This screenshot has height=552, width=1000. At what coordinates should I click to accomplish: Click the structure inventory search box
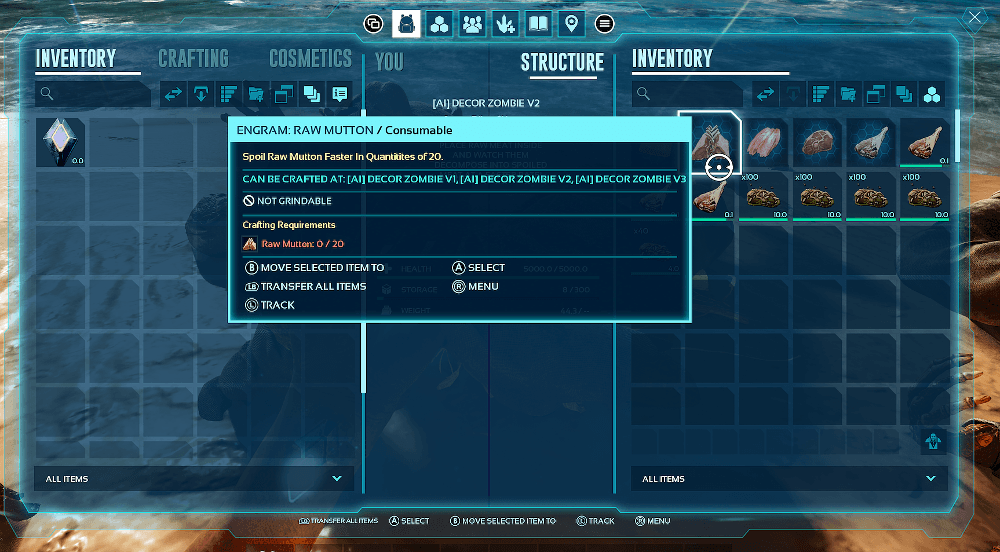[690, 94]
